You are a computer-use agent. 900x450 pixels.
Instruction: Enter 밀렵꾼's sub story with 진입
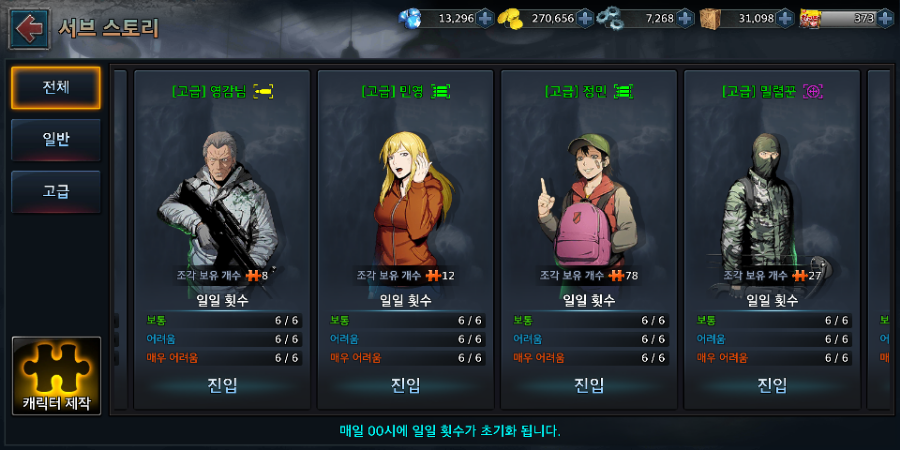(x=772, y=386)
